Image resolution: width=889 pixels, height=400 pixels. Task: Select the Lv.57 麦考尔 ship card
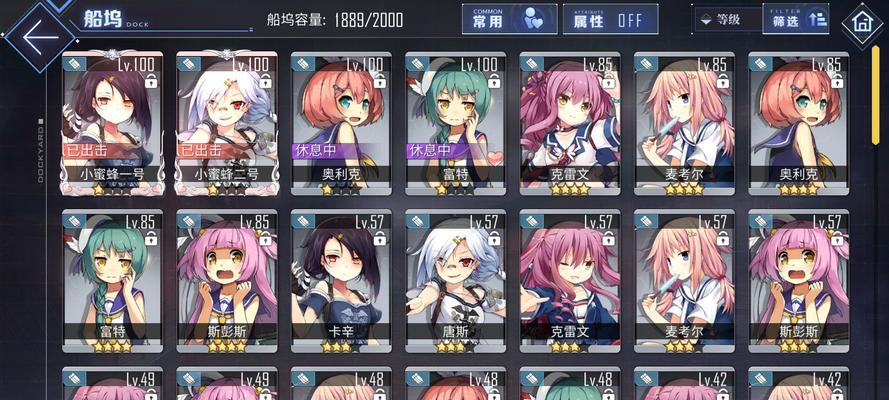pos(685,280)
